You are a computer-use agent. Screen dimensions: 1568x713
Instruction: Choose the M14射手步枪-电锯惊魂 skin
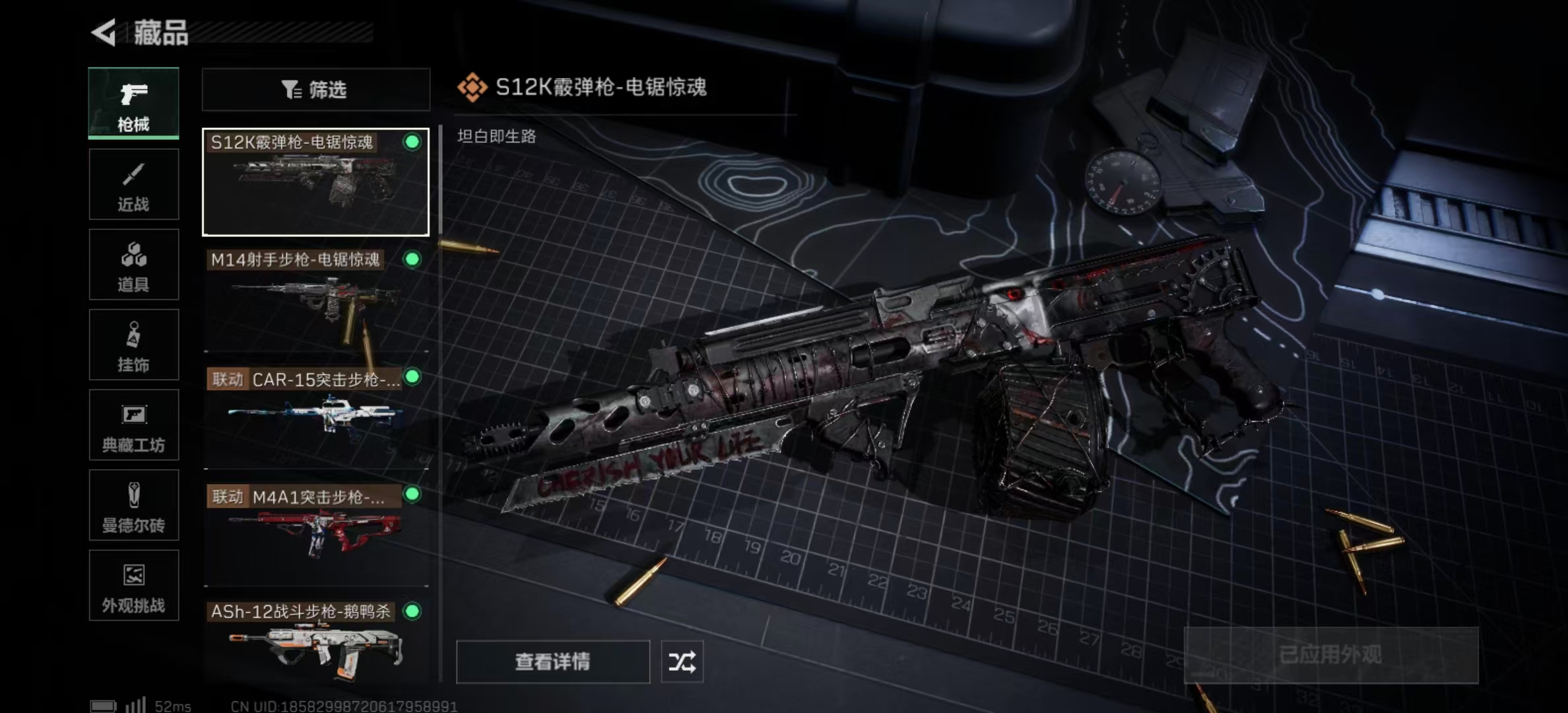[x=315, y=299]
